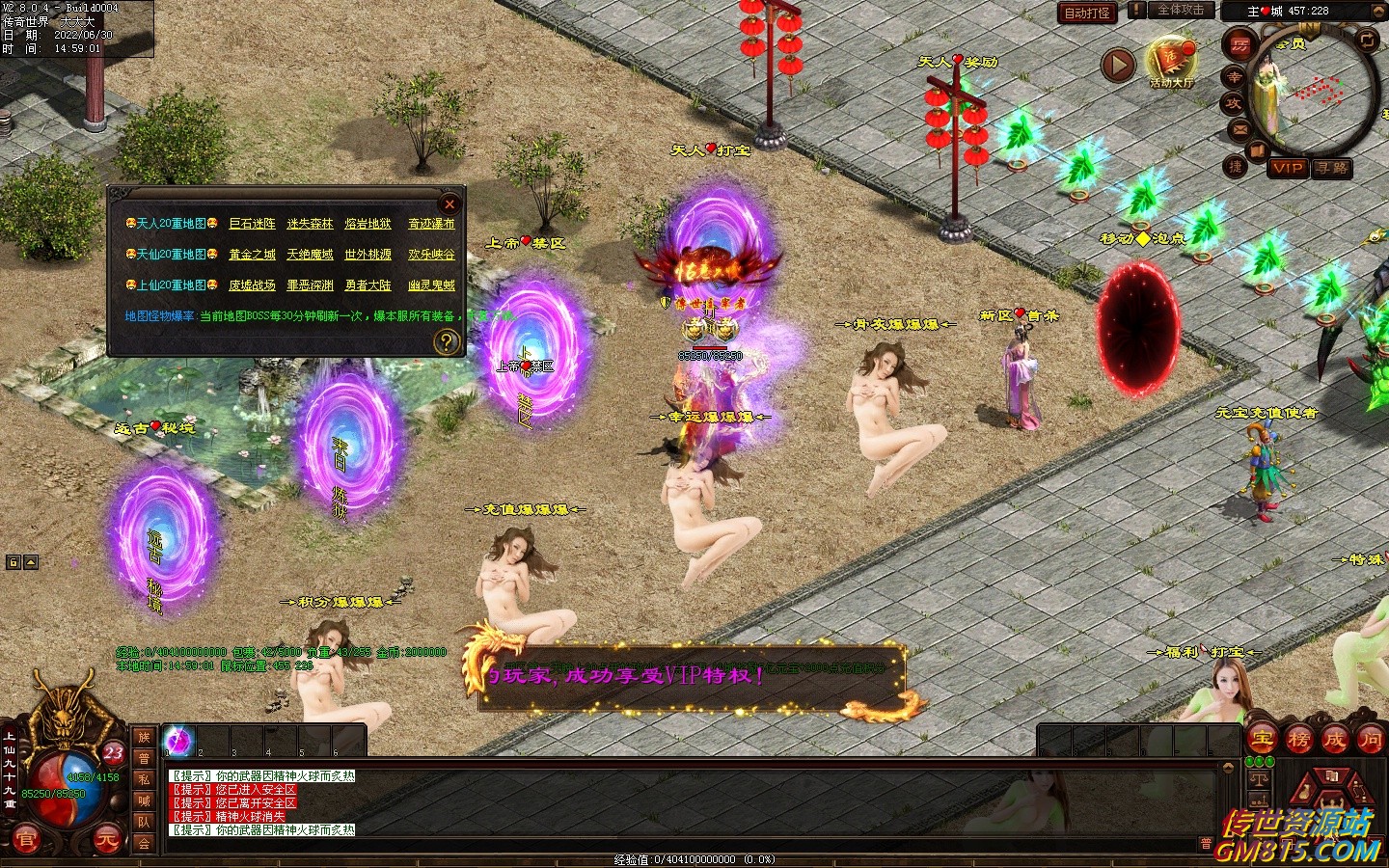Teleport to 巨石迷阵 map link
Screen dimensions: 1389x868
pyautogui.click(x=252, y=224)
